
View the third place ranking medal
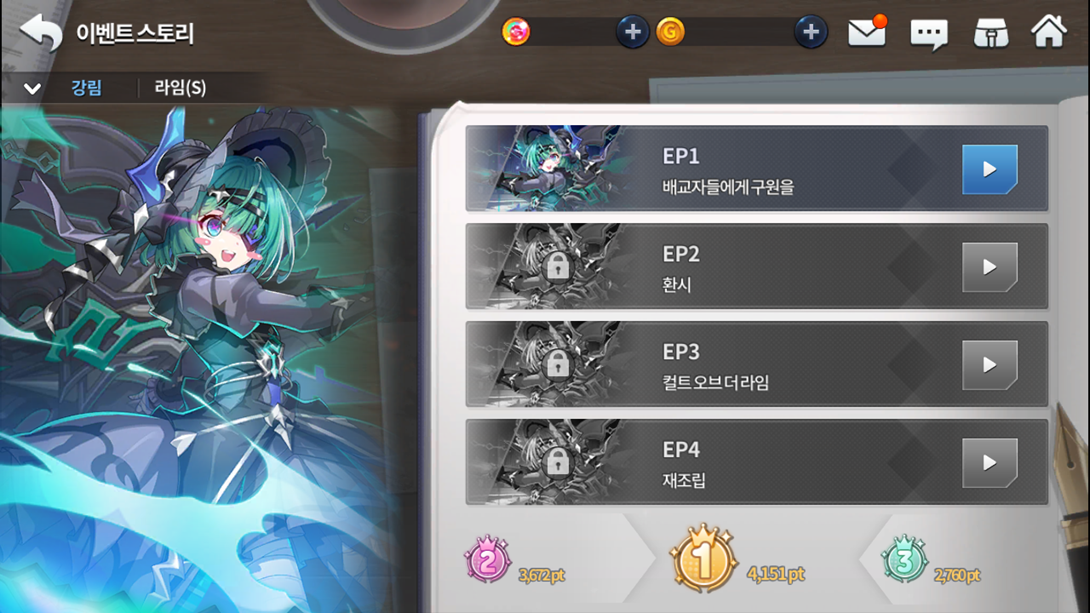[903, 561]
